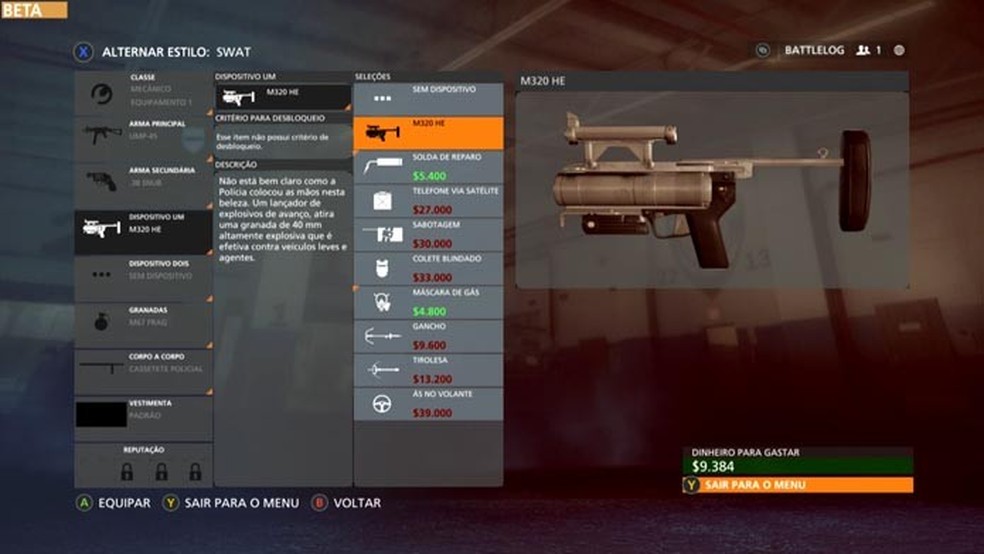984x554 pixels.
Task: Click the orange Sair para o Menu bar
Action: click(797, 485)
